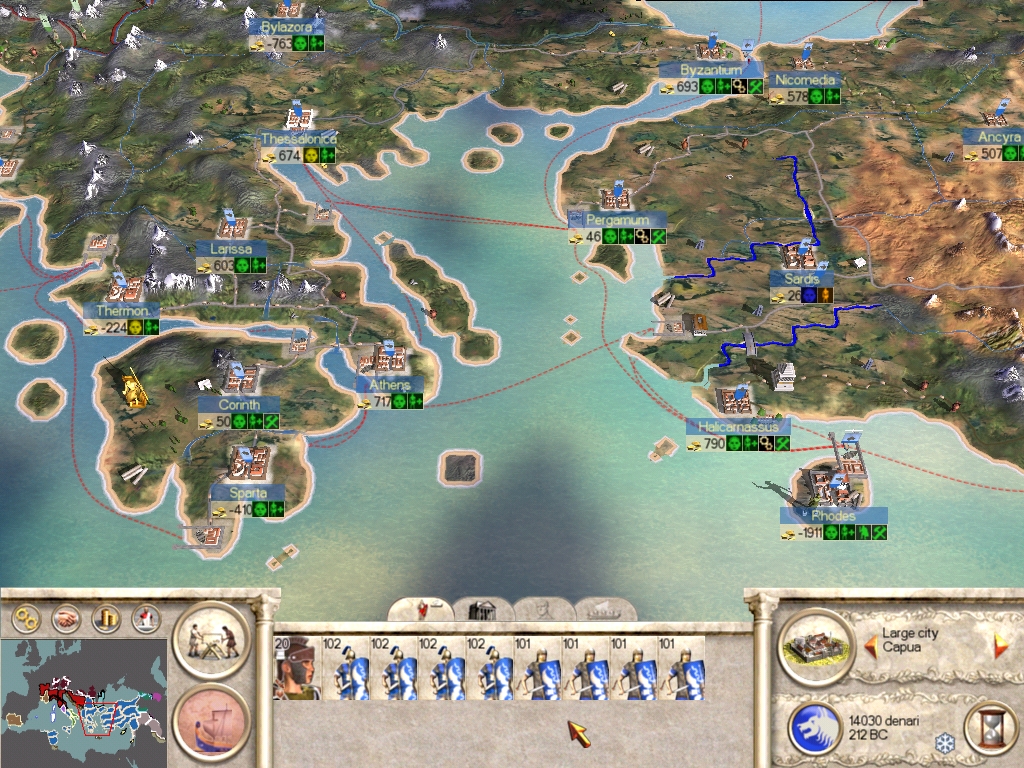
Task: Select the general unit card with helmet
Action: pyautogui.click(x=296, y=667)
